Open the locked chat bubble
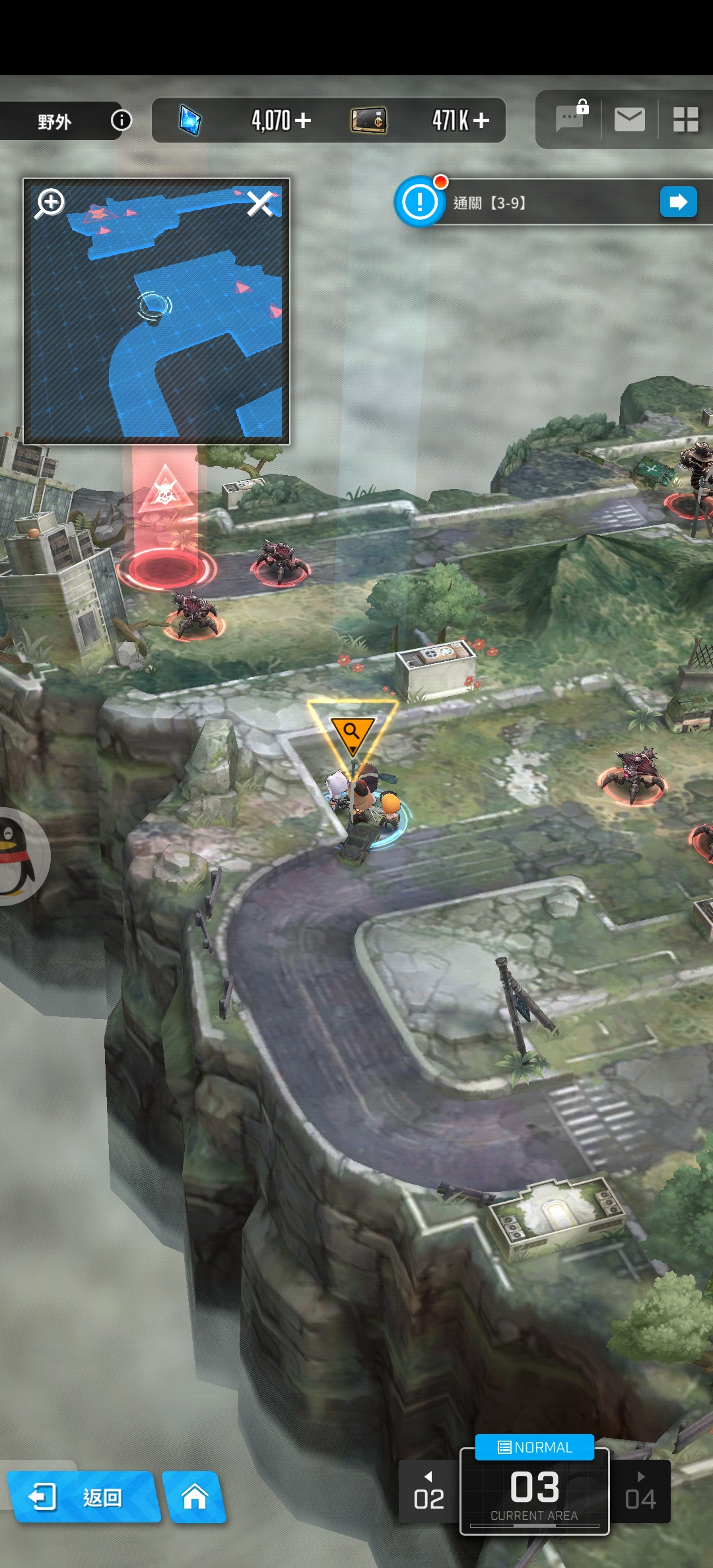This screenshot has width=713, height=1568. pos(571,119)
